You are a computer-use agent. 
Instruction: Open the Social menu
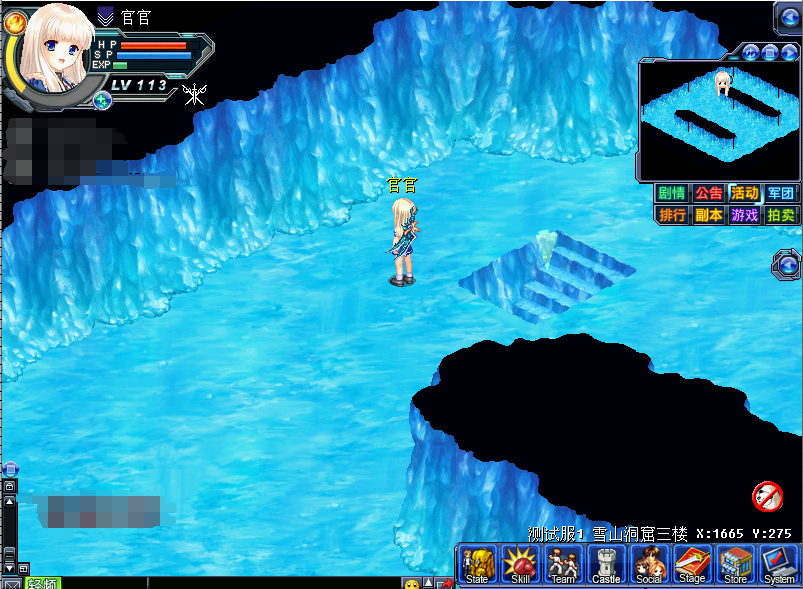pyautogui.click(x=649, y=564)
